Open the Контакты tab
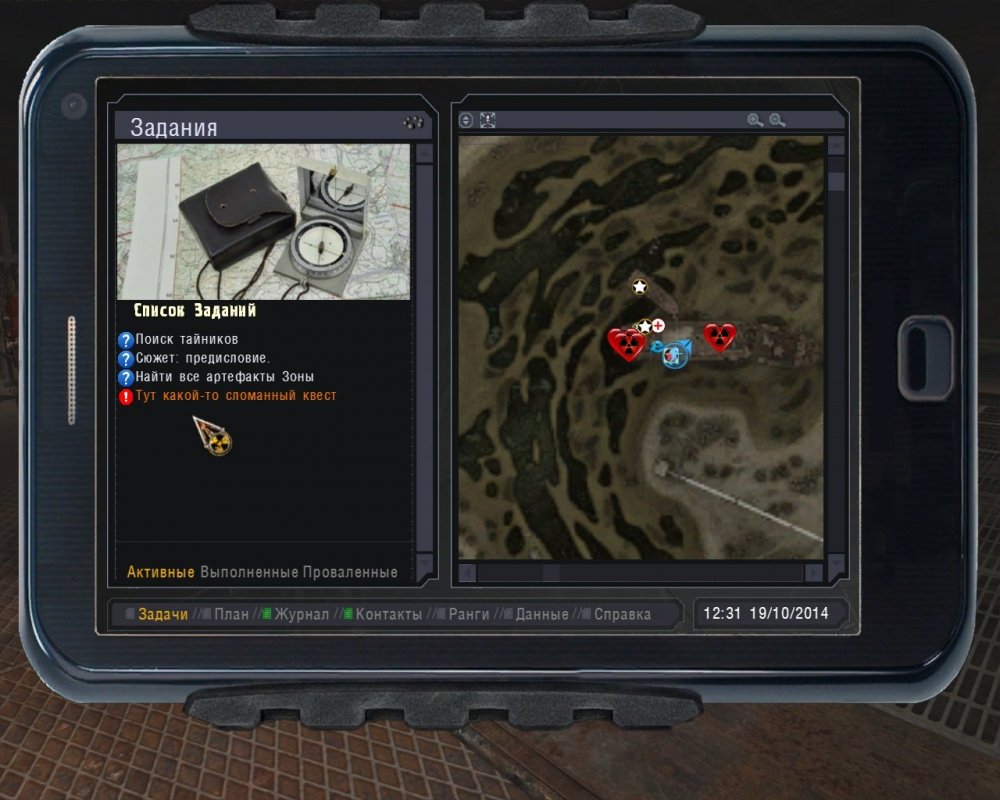 point(388,614)
